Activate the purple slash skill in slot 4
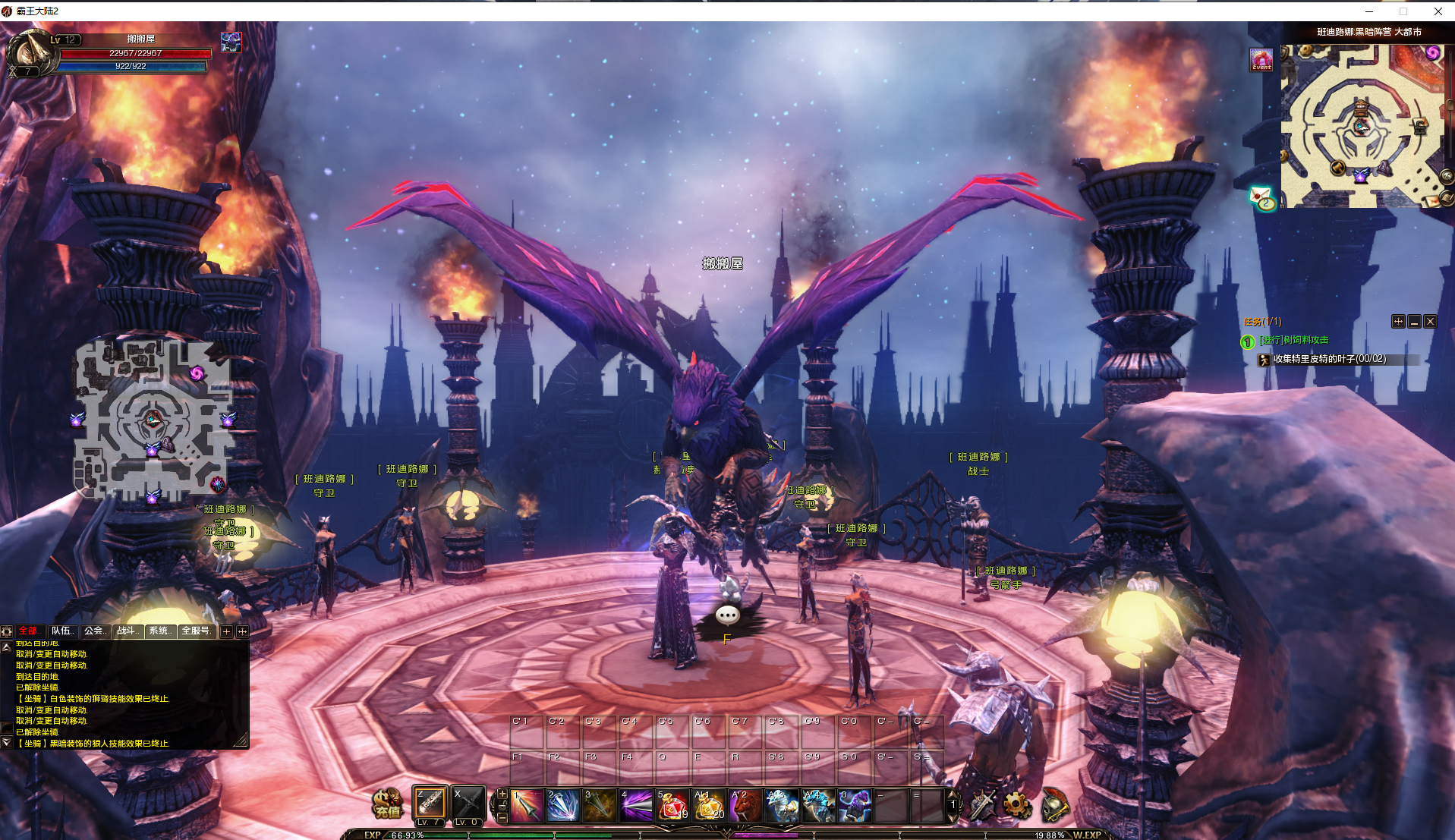 tap(636, 805)
